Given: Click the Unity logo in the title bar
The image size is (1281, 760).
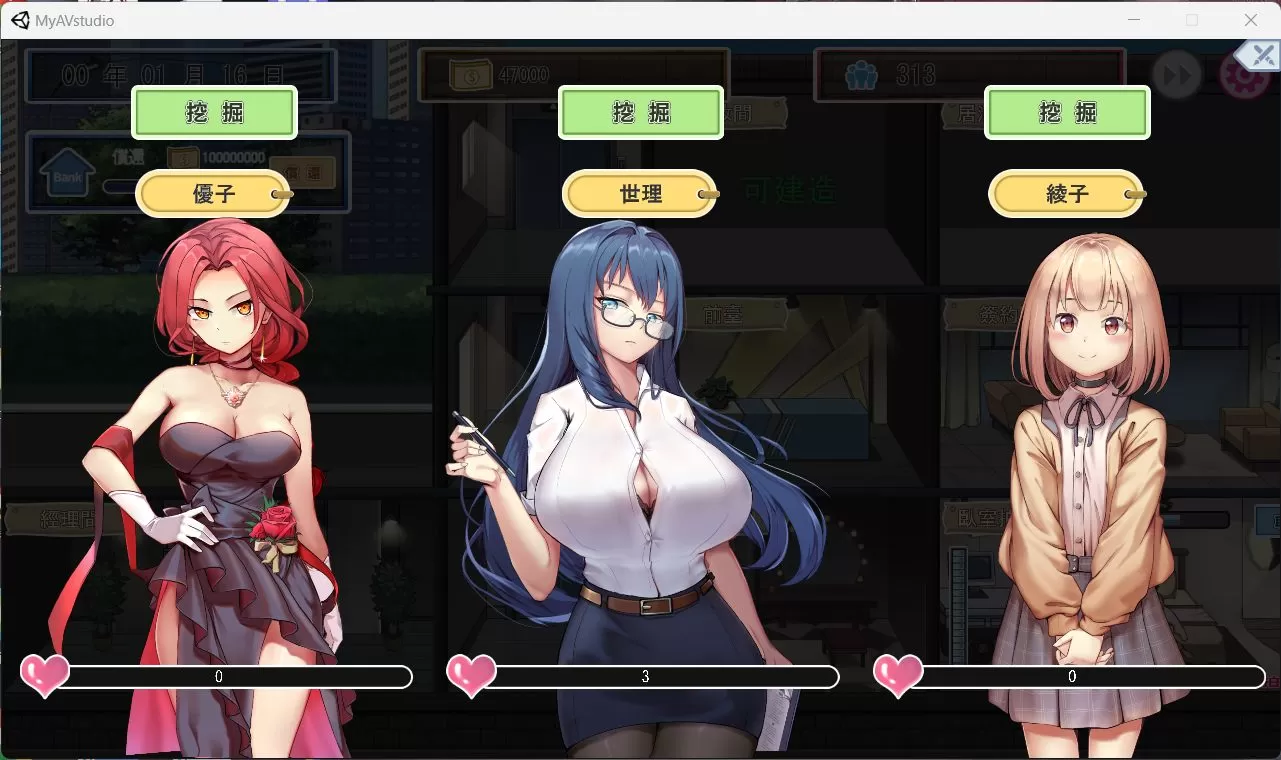Looking at the screenshot, I should click(21, 20).
